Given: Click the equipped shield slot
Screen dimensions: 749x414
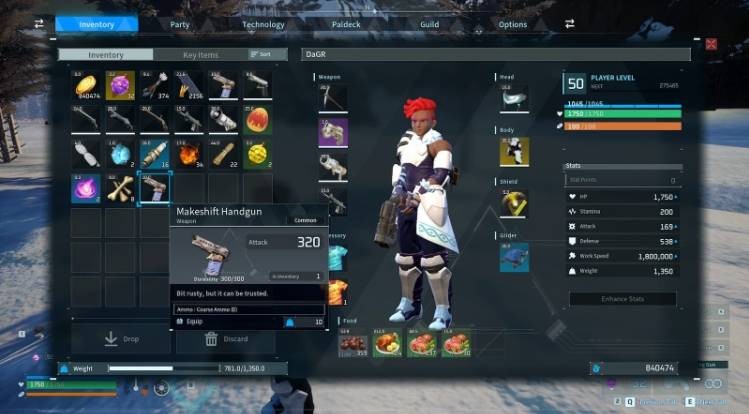Looking at the screenshot, I should pos(514,204).
